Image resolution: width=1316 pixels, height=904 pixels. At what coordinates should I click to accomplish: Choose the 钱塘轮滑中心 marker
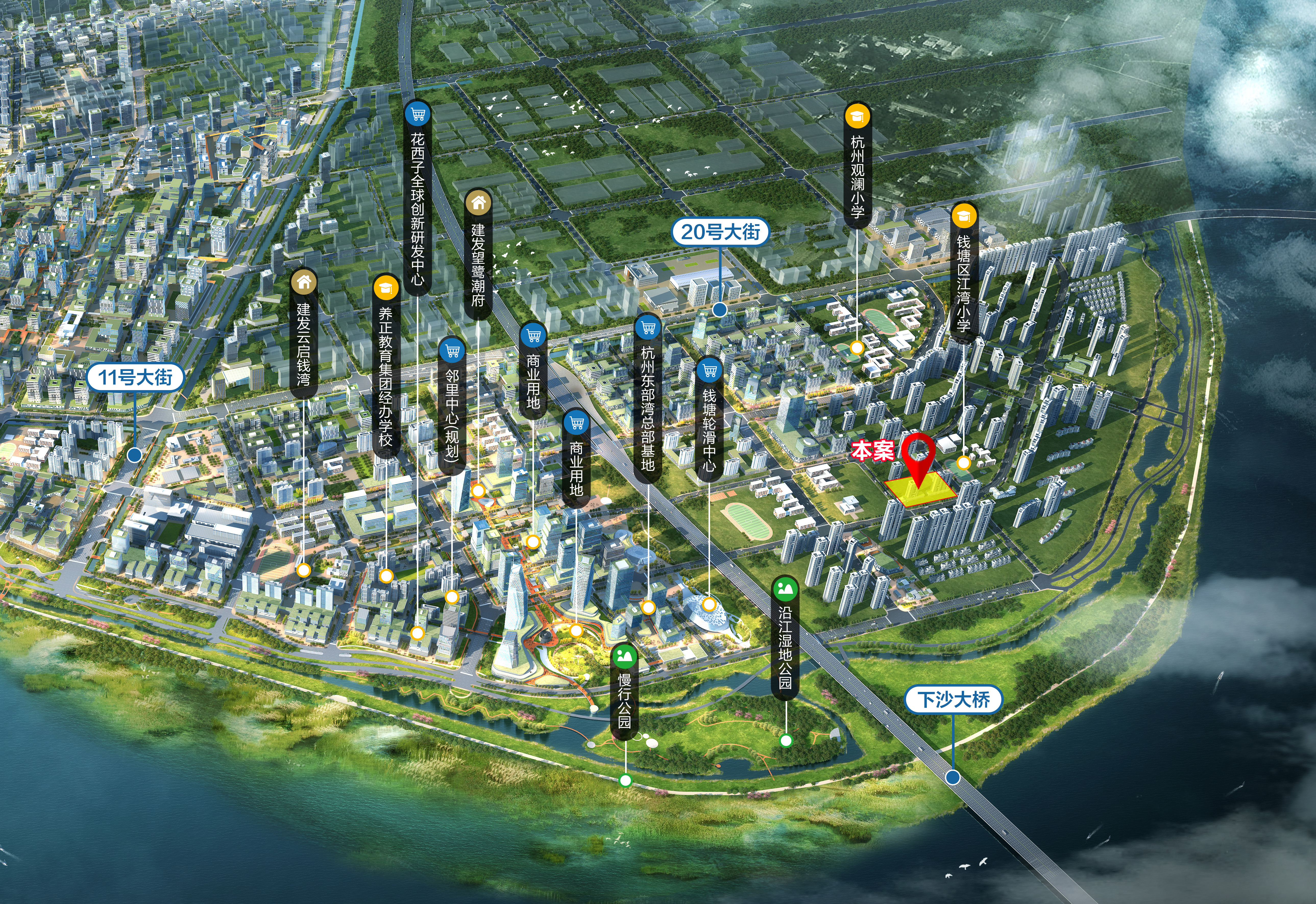[x=709, y=419]
